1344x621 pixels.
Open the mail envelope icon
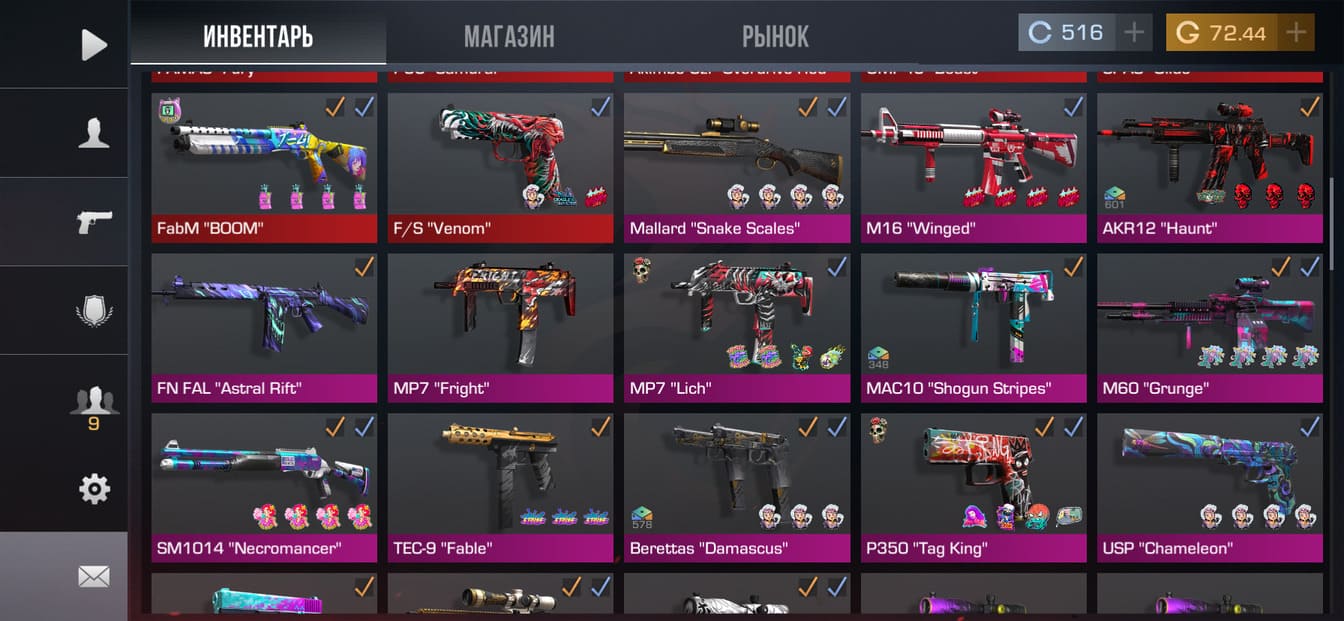coord(93,577)
